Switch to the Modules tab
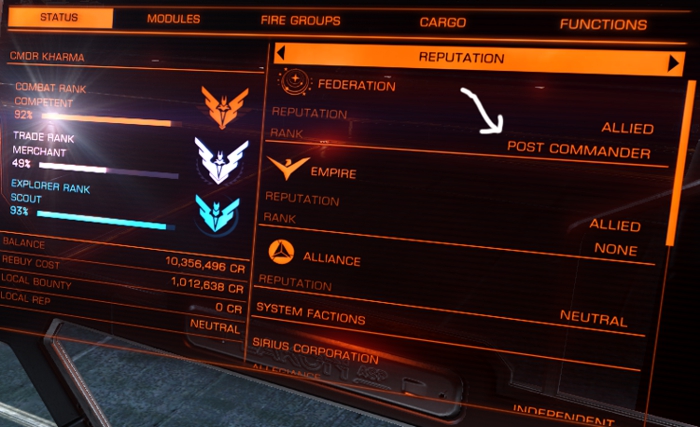This screenshot has height=427, width=700. (173, 19)
